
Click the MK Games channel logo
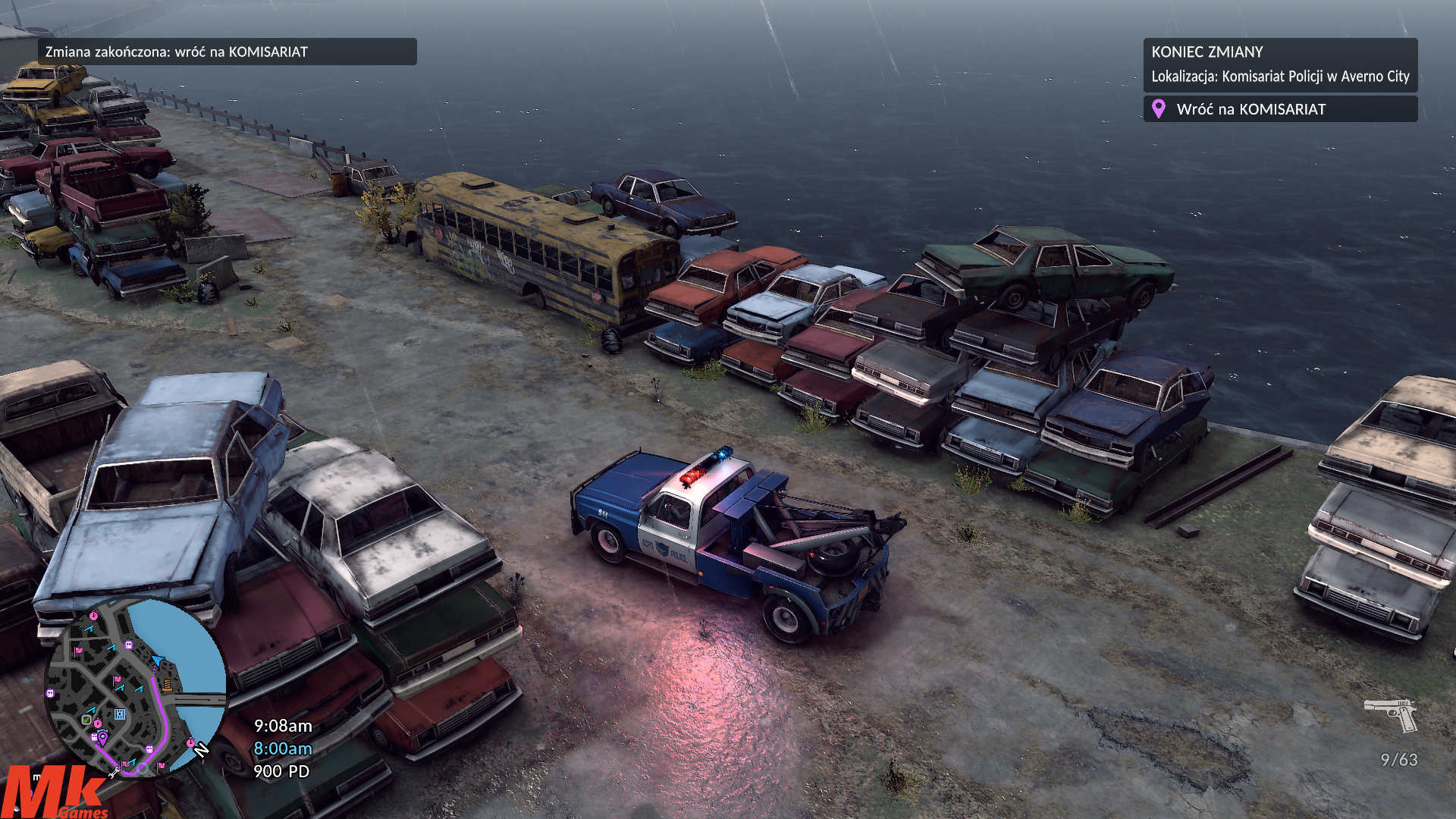[55, 793]
